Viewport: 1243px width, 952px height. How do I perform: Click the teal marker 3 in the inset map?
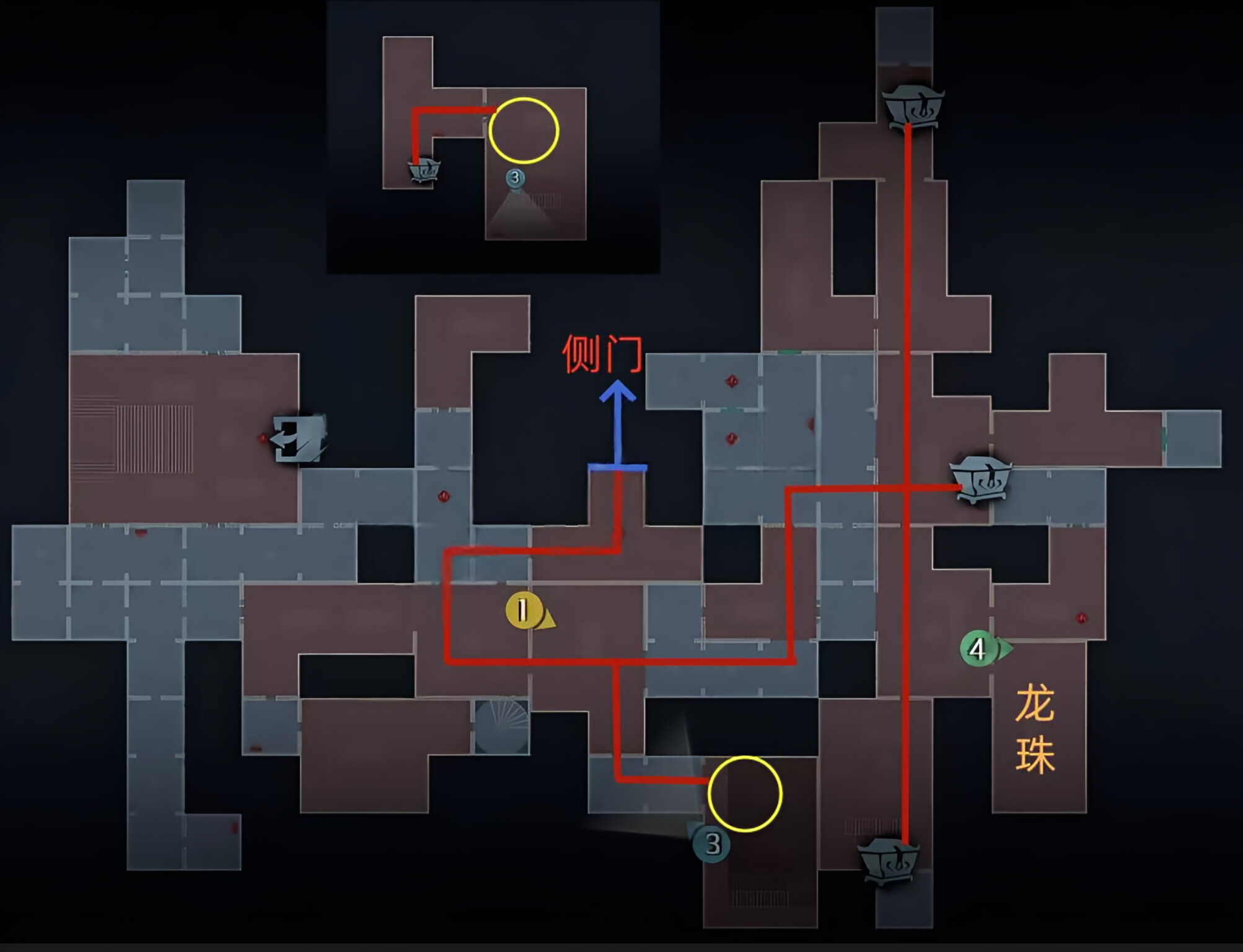516,178
